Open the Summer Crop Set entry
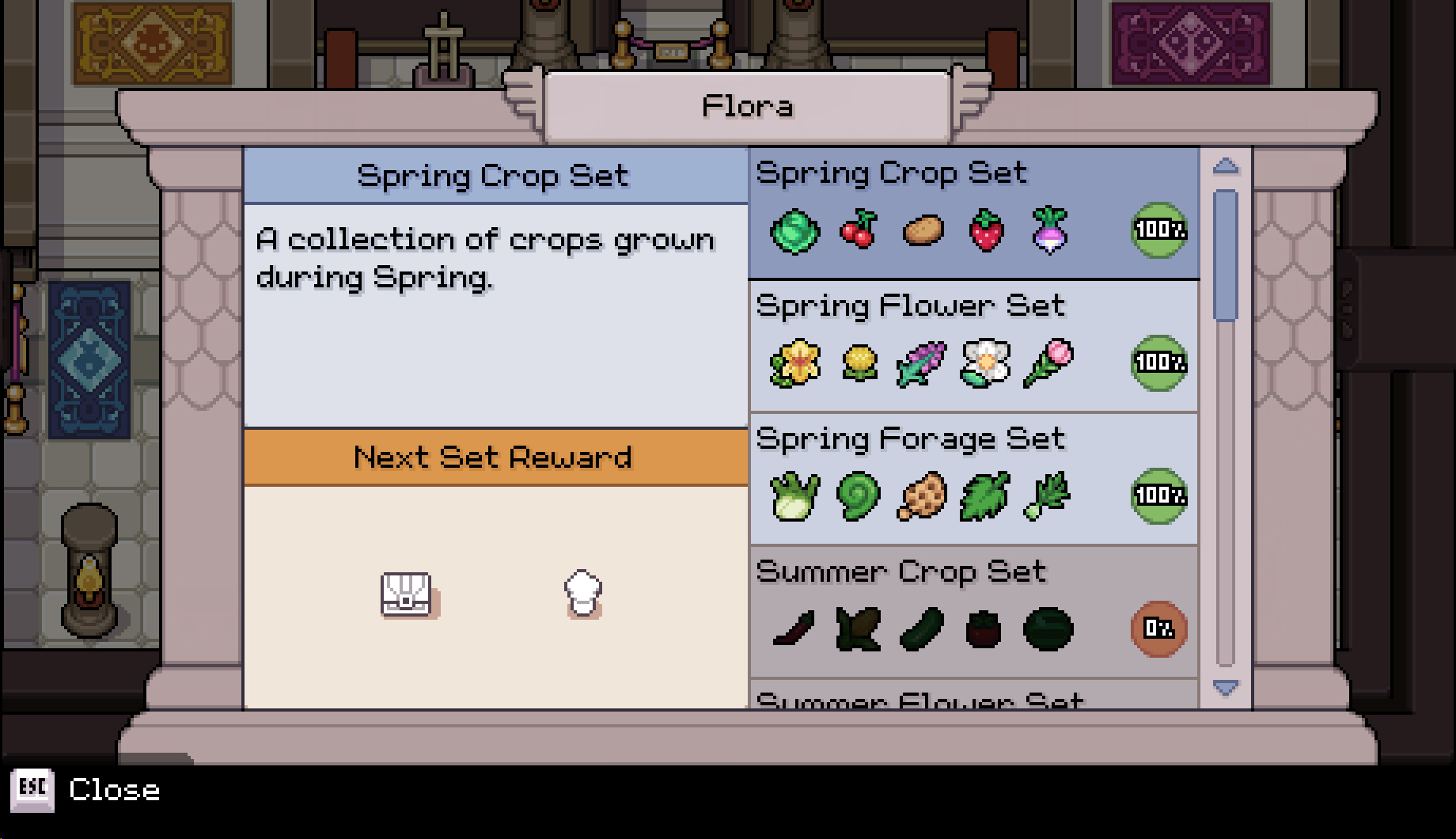 [x=973, y=609]
